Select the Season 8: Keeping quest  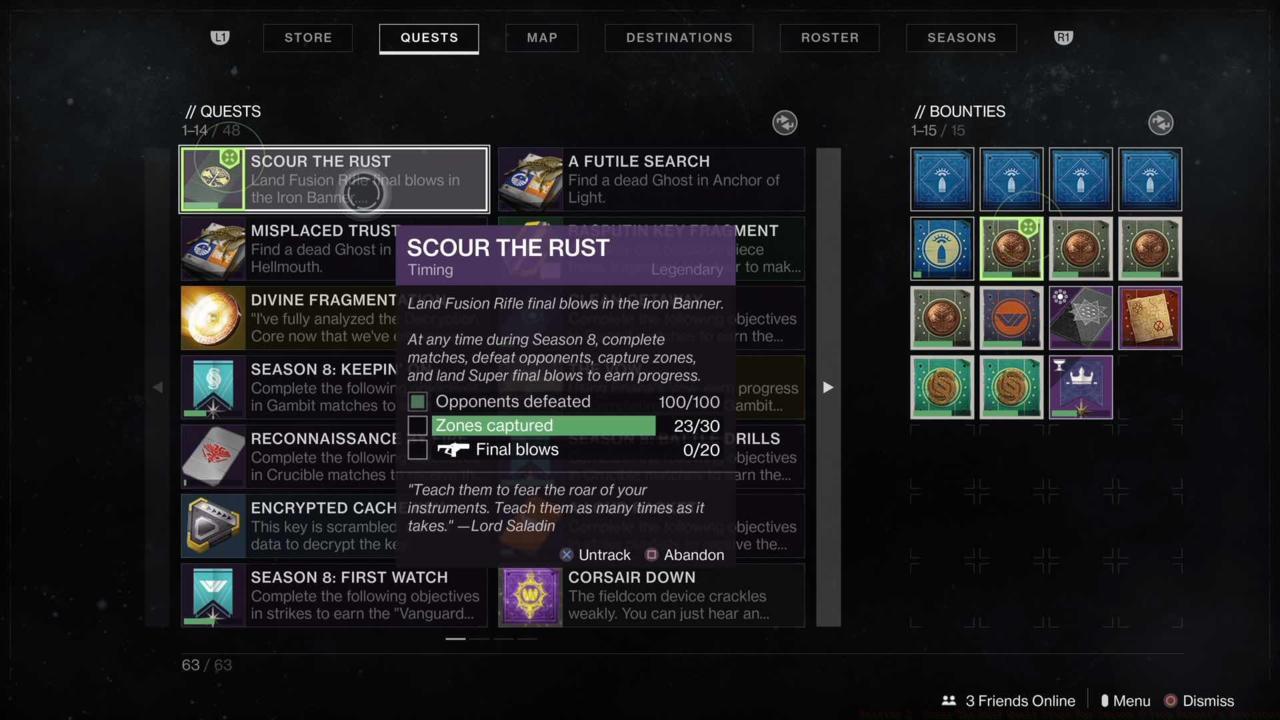coord(288,387)
